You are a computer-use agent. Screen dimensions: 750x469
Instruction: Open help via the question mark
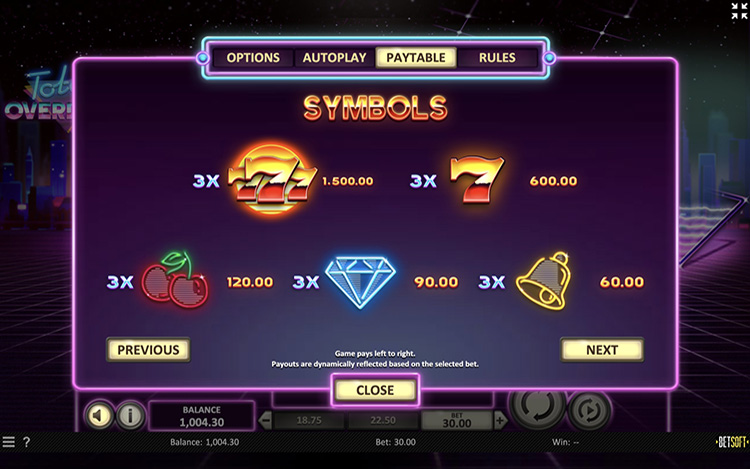click(x=27, y=442)
